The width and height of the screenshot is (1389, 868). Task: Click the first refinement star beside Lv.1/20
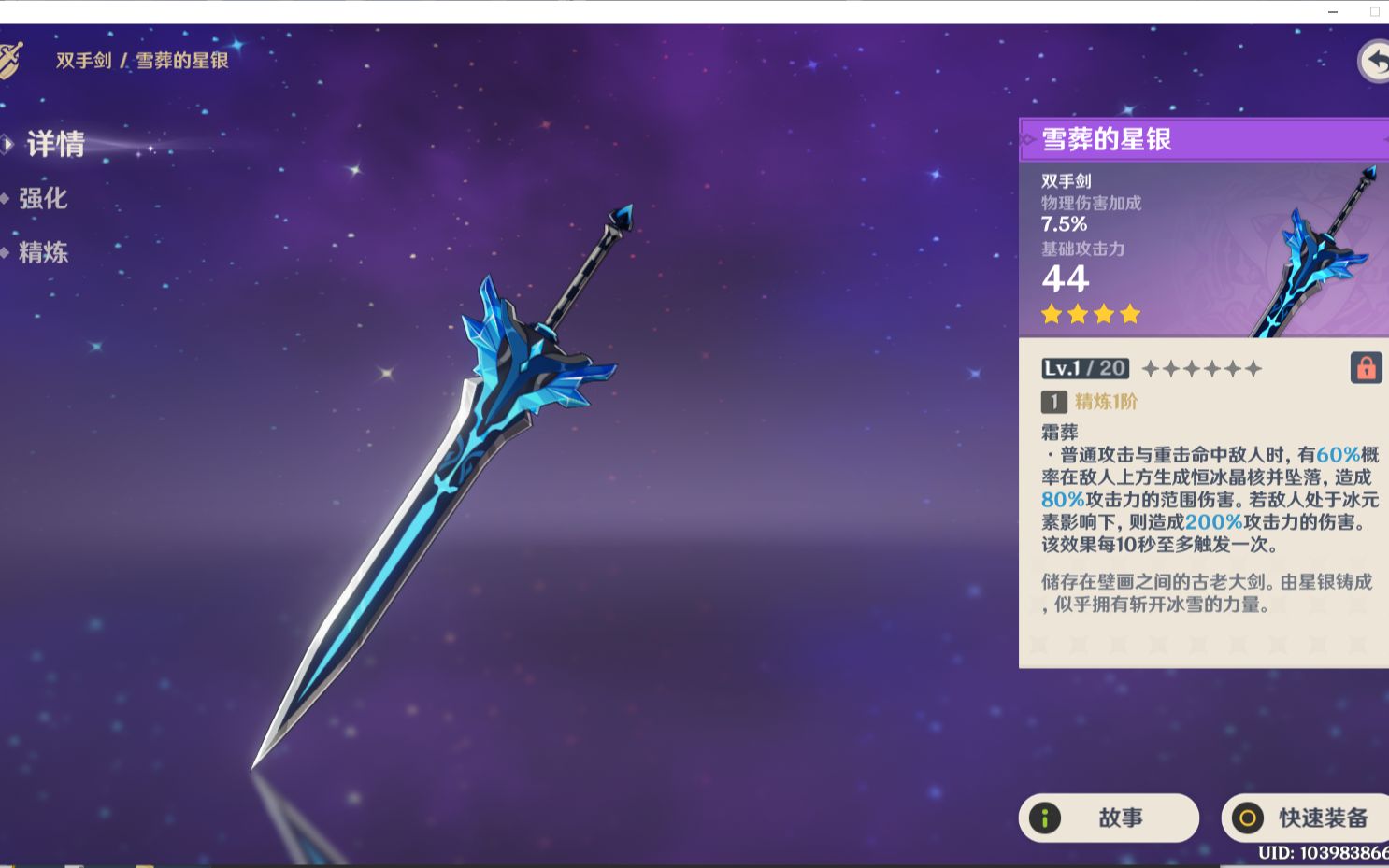coord(1152,368)
